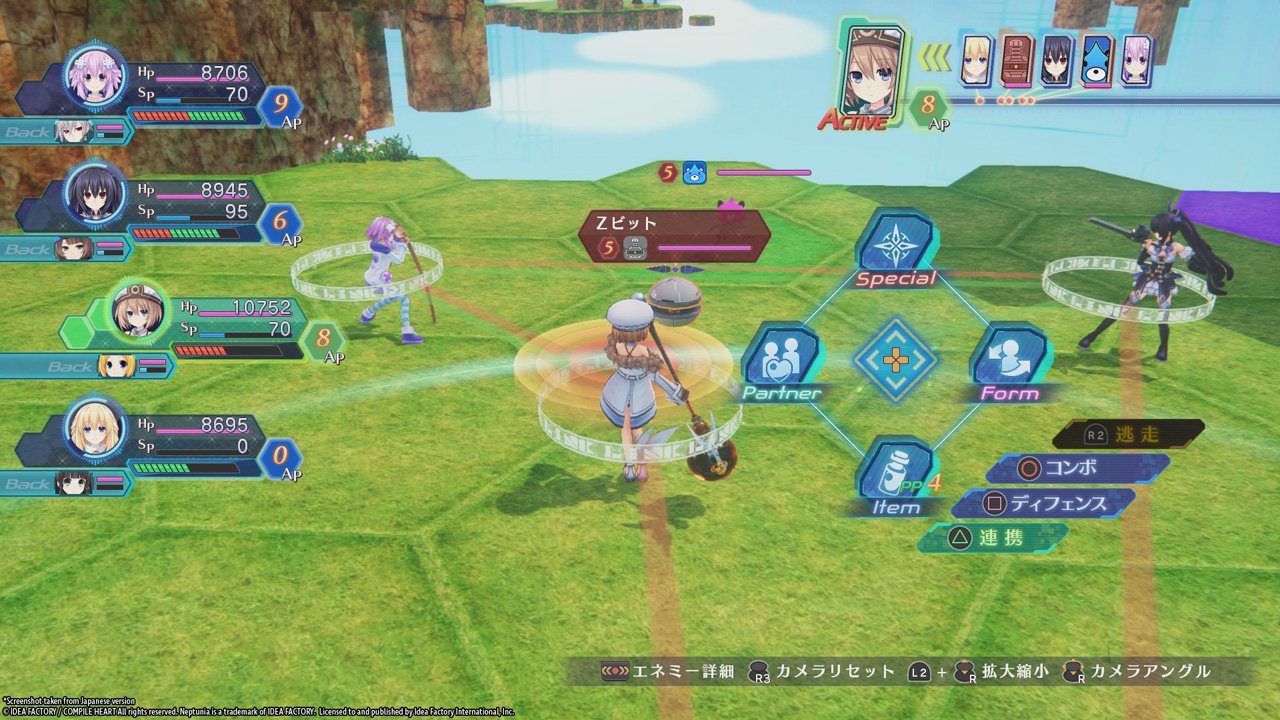Click the center targeting cross icon
1280x720 pixels.
[x=896, y=360]
